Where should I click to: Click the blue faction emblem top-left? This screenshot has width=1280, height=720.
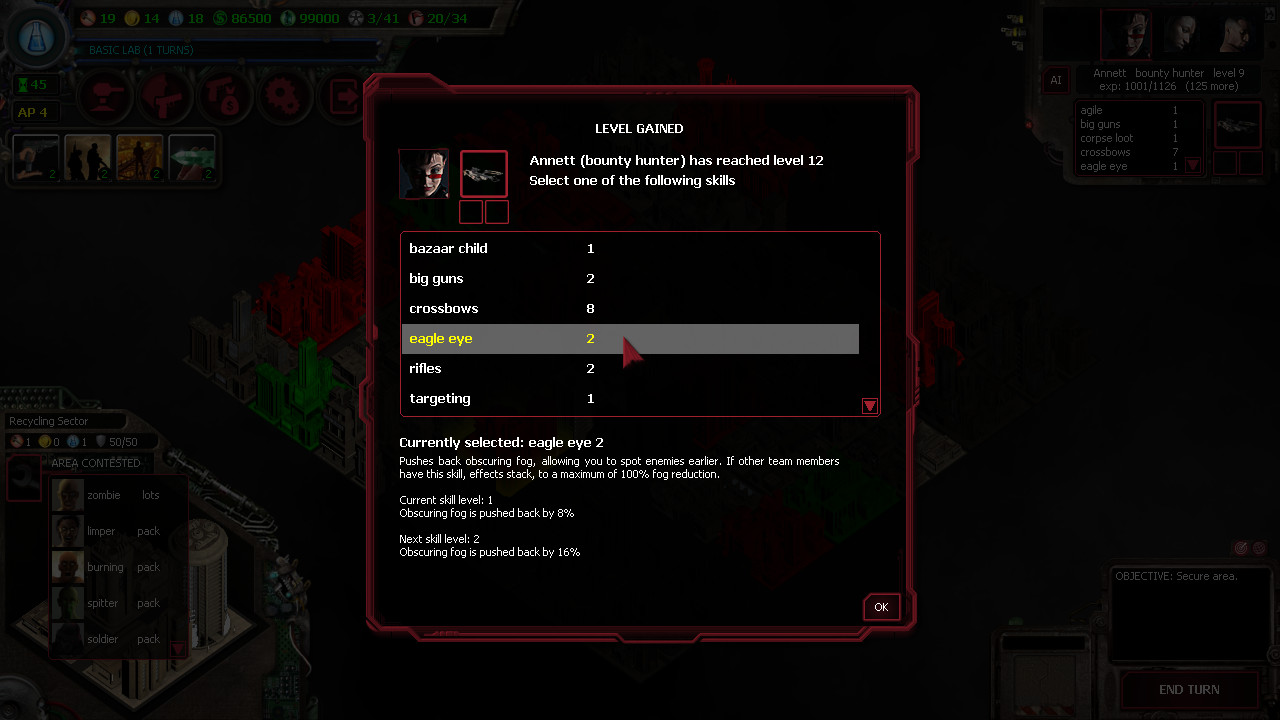36,36
